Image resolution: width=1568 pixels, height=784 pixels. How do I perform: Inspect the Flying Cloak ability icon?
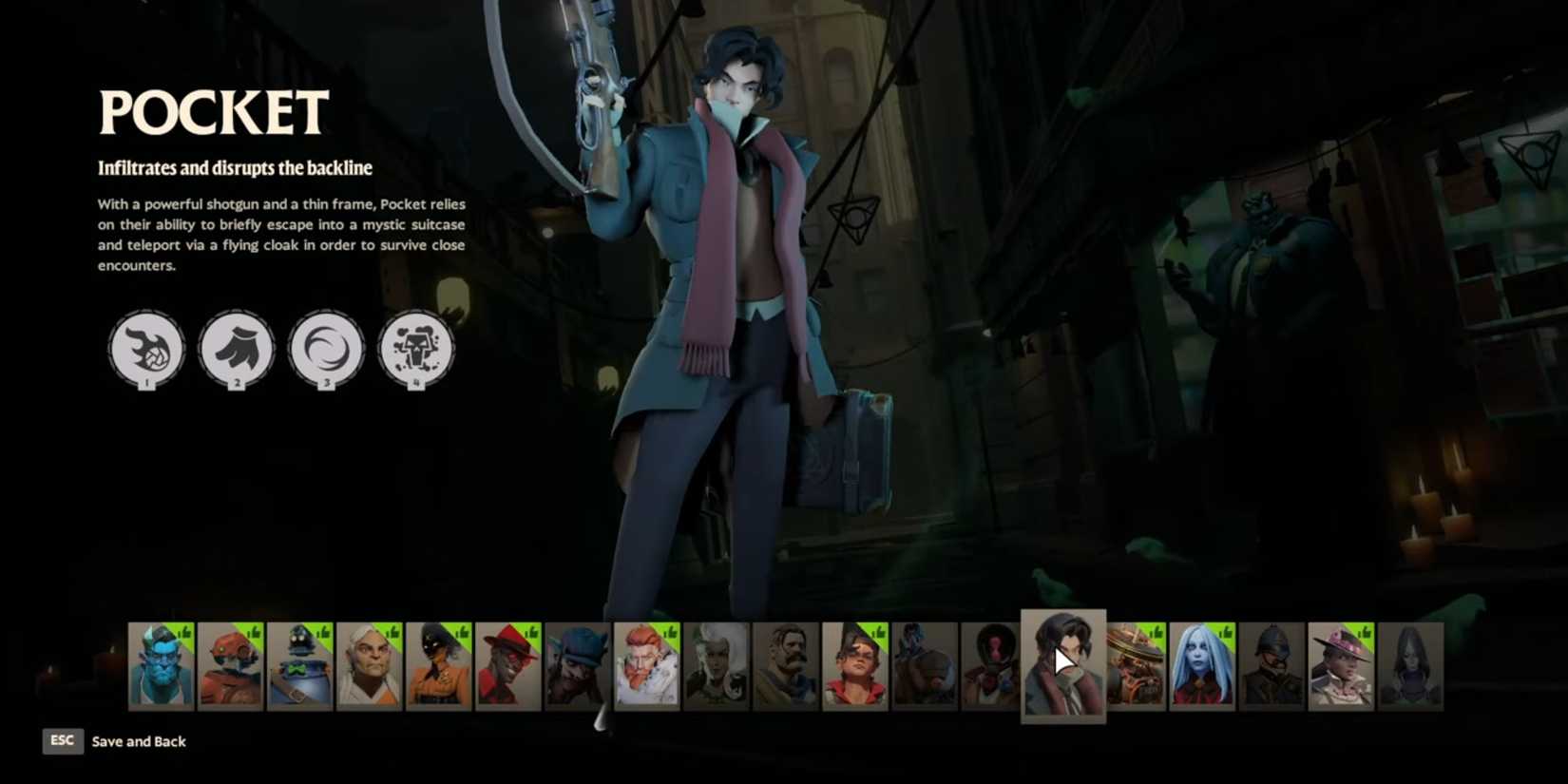coord(236,349)
